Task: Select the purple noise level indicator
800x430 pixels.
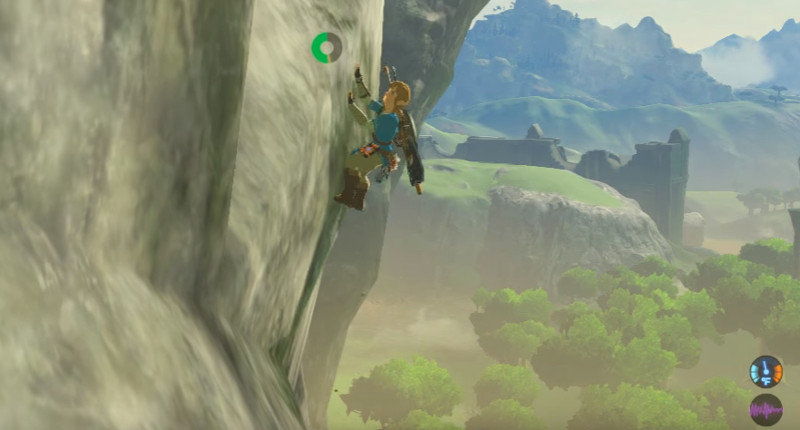Action: 766,409
